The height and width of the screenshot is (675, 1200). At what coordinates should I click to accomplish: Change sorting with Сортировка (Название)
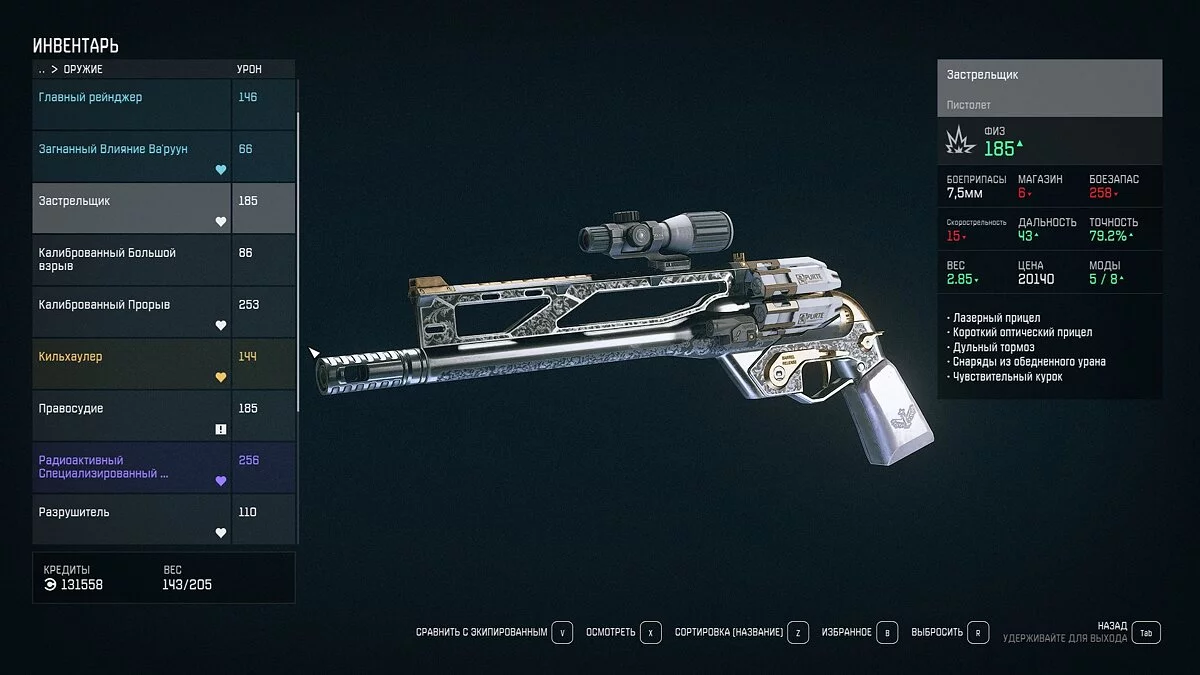pos(741,633)
